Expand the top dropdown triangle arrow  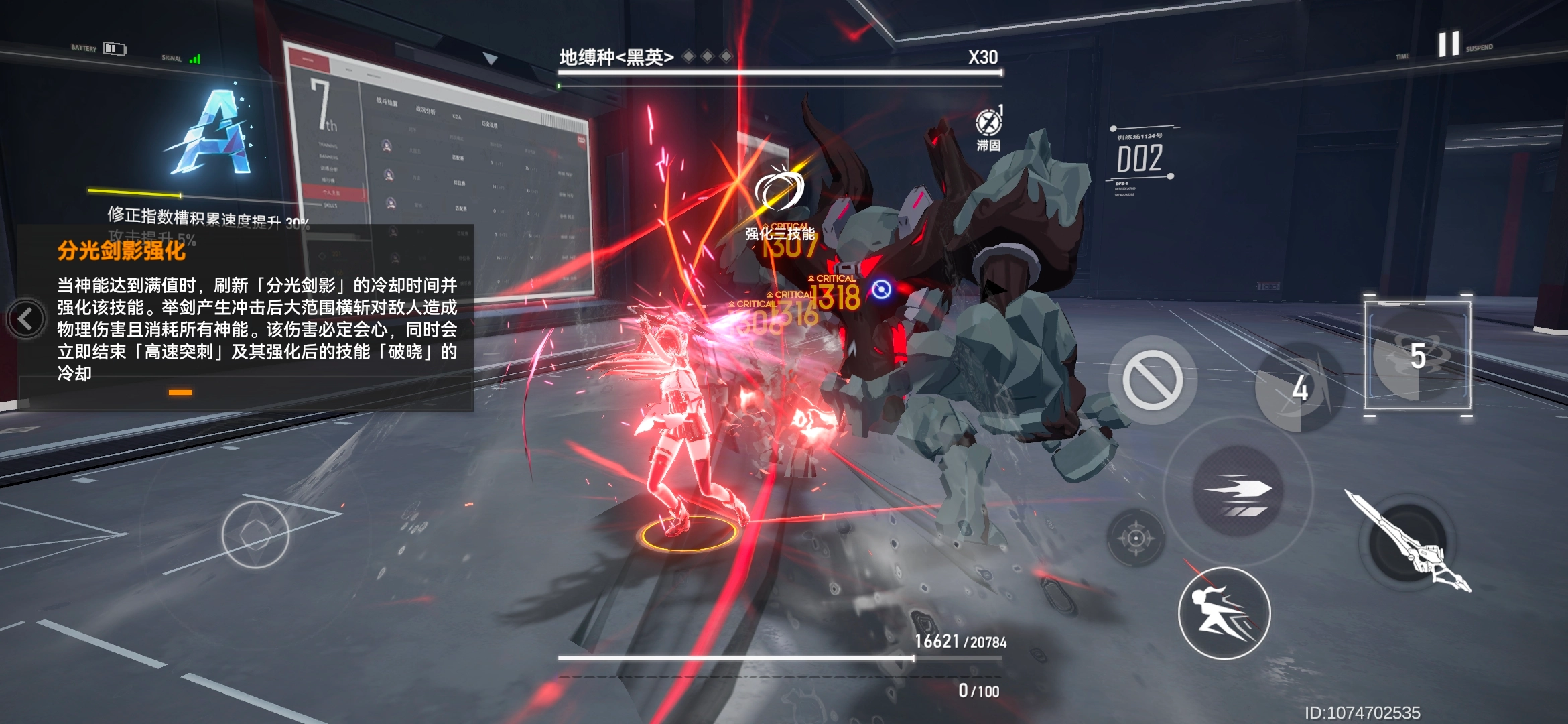pos(491,60)
